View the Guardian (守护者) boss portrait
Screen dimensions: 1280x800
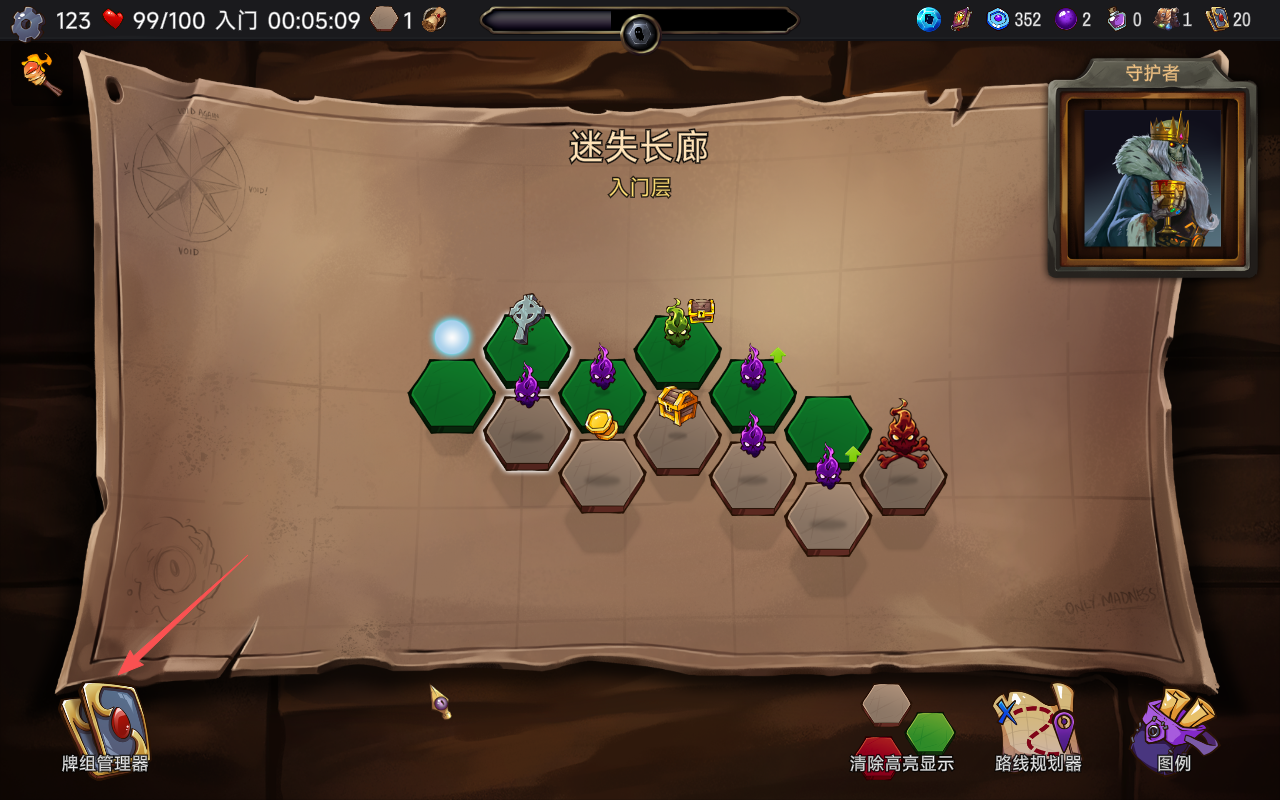(x=1152, y=178)
